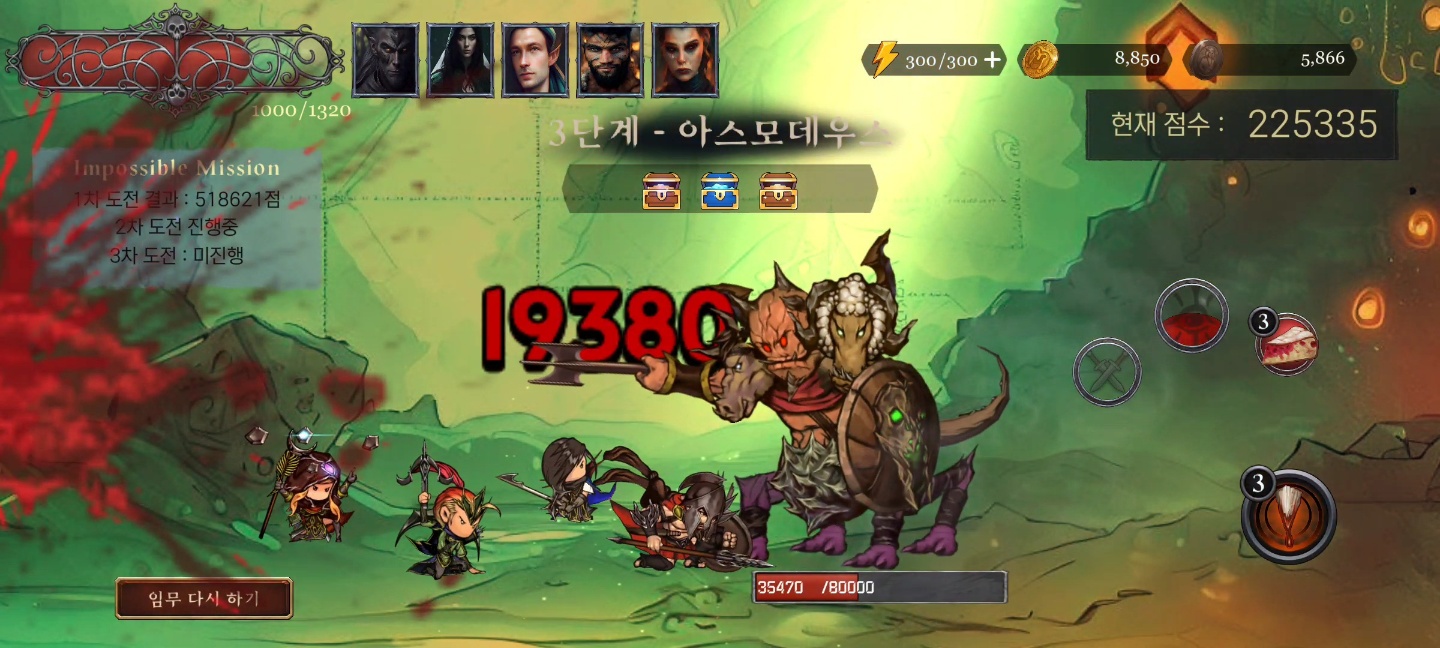This screenshot has height=648, width=1440.
Task: Select the hooded dark-haired woman portrait
Action: tap(460, 60)
